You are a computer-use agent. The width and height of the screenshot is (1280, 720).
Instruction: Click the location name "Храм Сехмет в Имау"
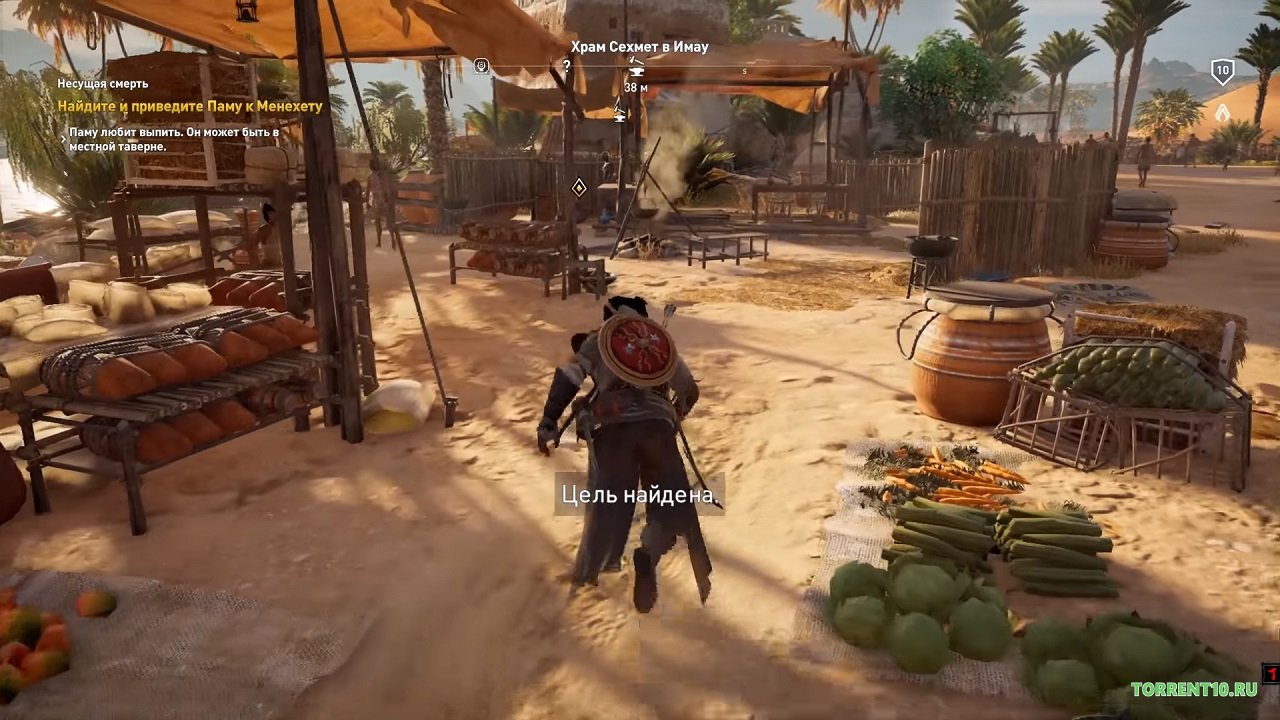639,47
